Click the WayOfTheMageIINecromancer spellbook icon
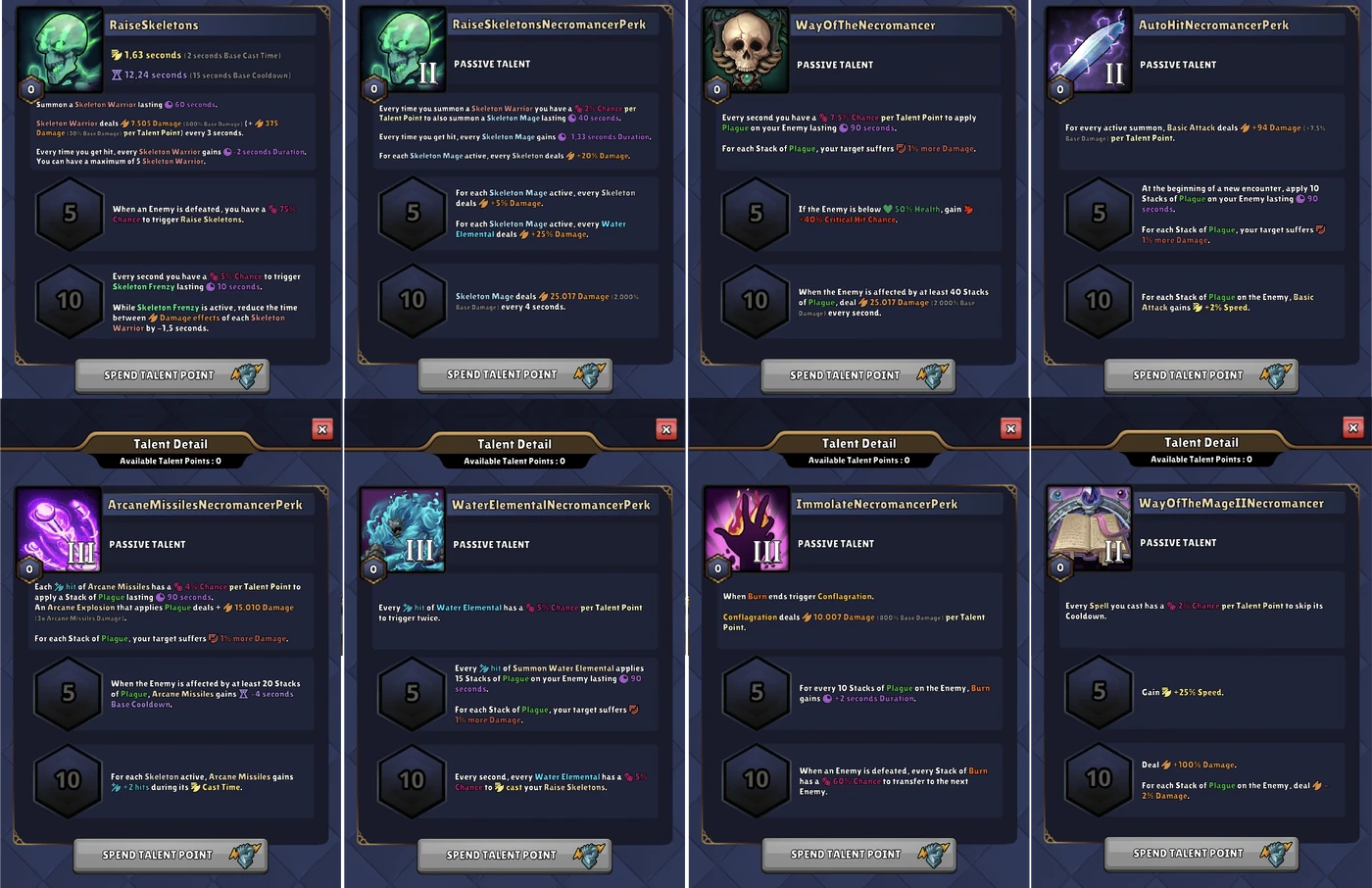The width and height of the screenshot is (1372, 888). [x=1089, y=526]
